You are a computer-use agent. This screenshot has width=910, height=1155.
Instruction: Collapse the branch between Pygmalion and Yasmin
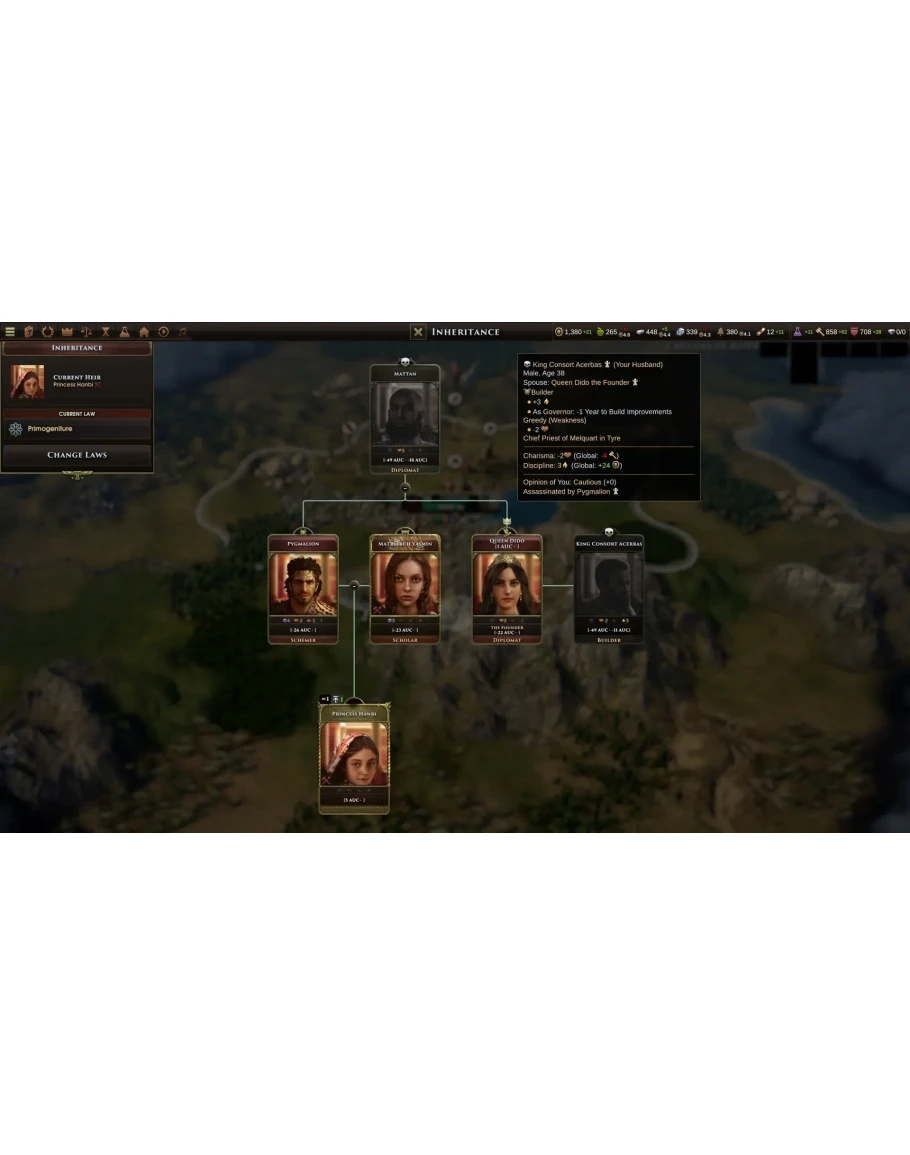(354, 586)
